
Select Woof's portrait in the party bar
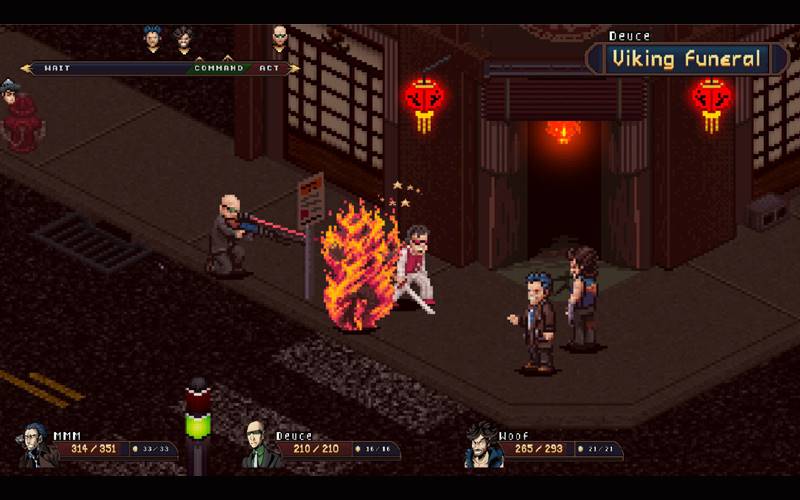482,445
